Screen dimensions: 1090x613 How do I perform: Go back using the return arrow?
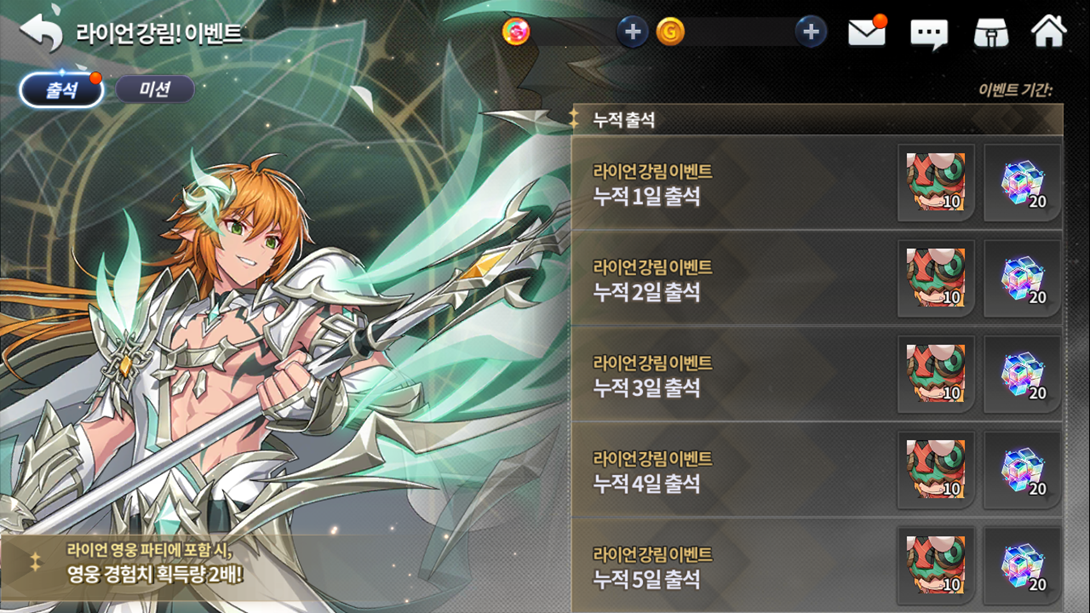click(x=41, y=33)
